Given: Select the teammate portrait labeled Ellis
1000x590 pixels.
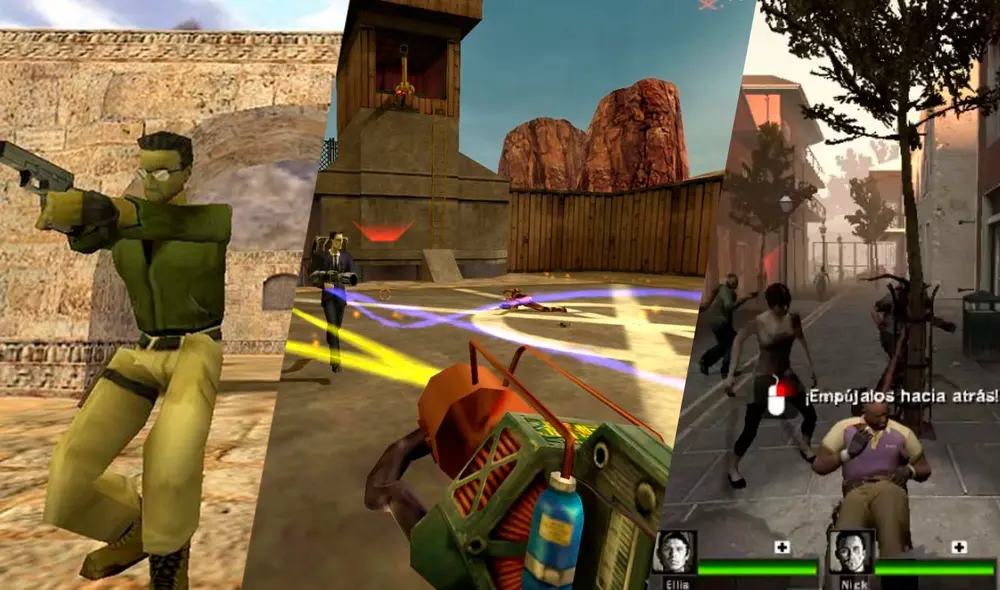Looking at the screenshot, I should tap(674, 551).
